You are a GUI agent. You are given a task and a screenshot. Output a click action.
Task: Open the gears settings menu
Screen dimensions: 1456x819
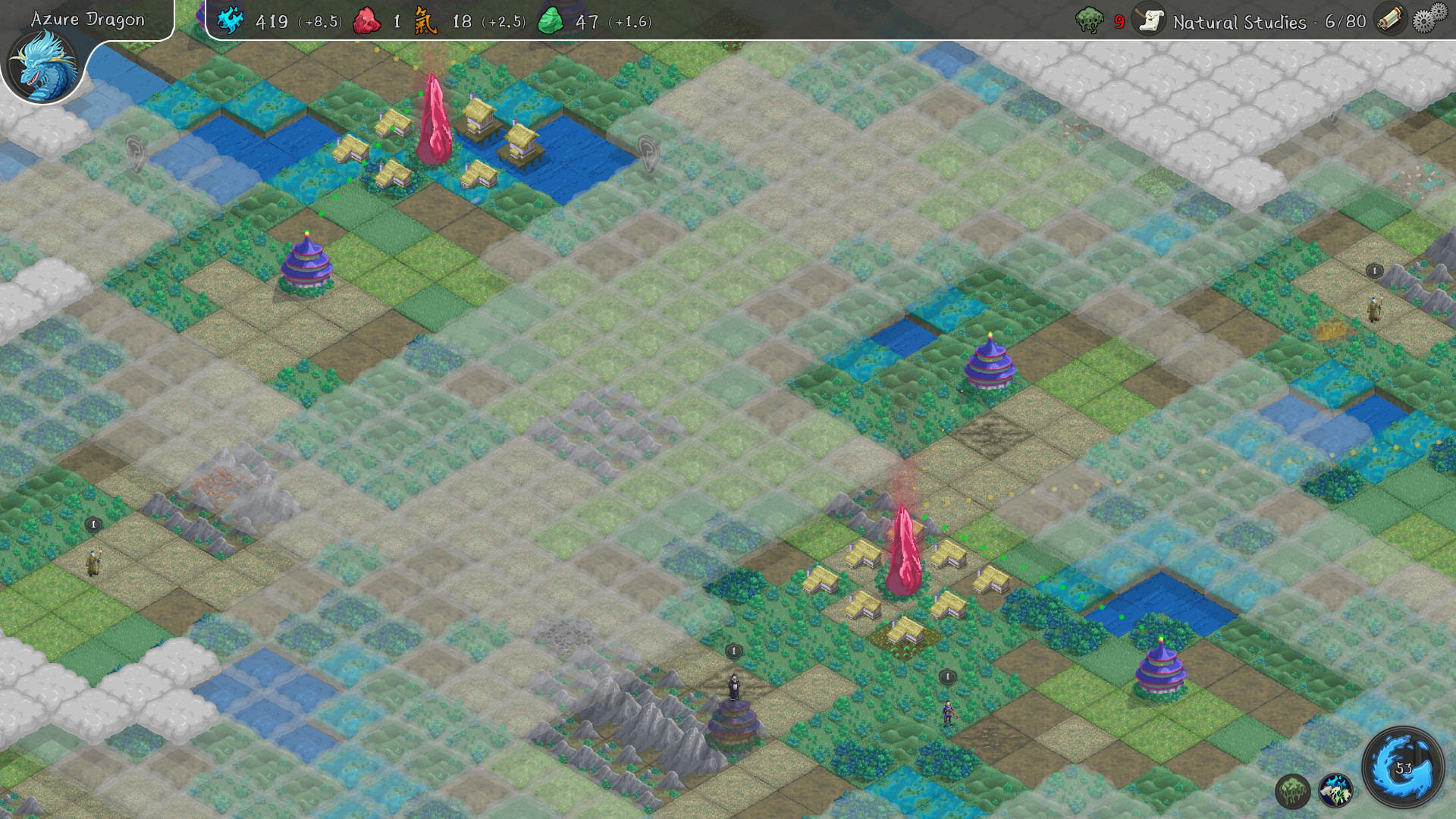coord(1429,17)
